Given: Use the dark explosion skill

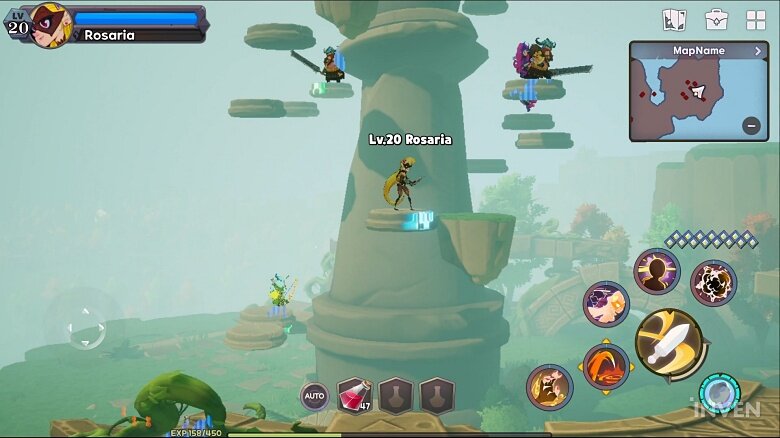Looking at the screenshot, I should click(713, 283).
